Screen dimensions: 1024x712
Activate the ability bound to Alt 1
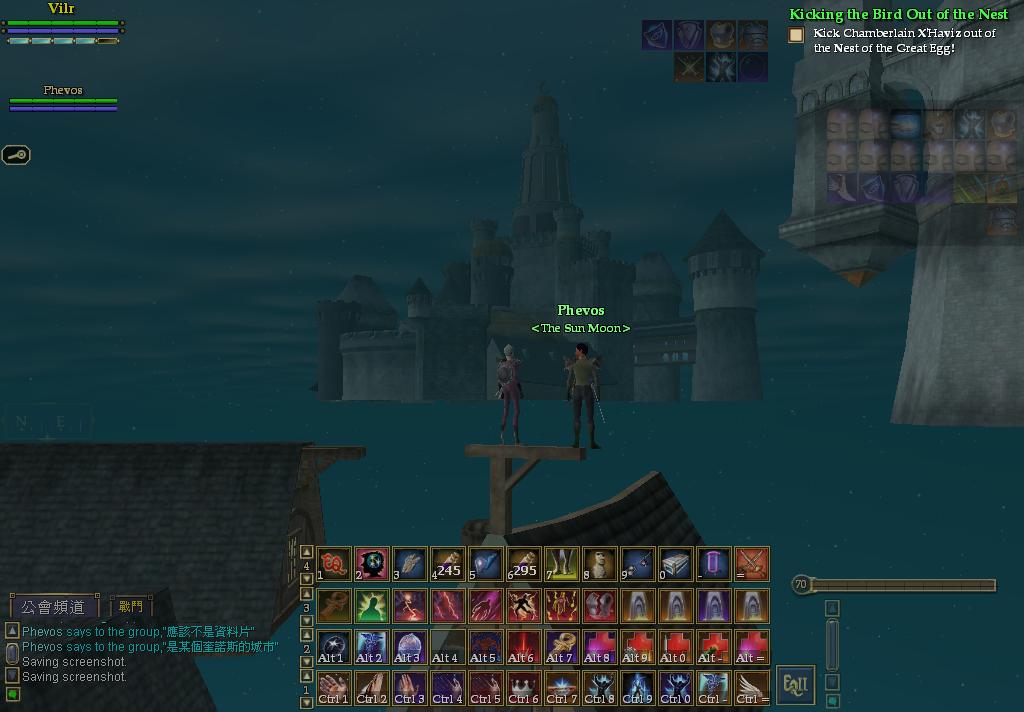pyautogui.click(x=333, y=646)
